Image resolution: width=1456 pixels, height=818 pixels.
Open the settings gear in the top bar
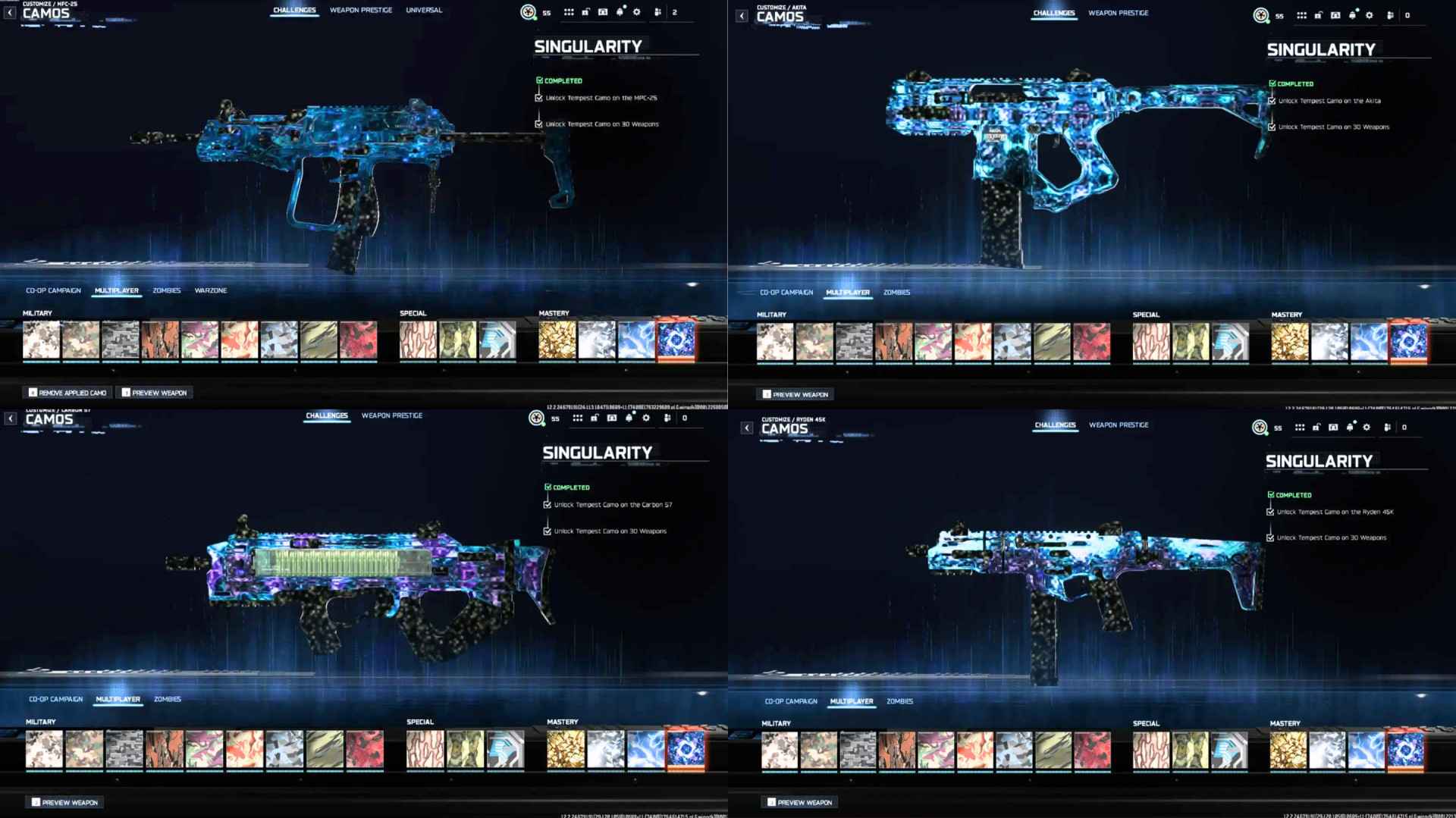(637, 12)
